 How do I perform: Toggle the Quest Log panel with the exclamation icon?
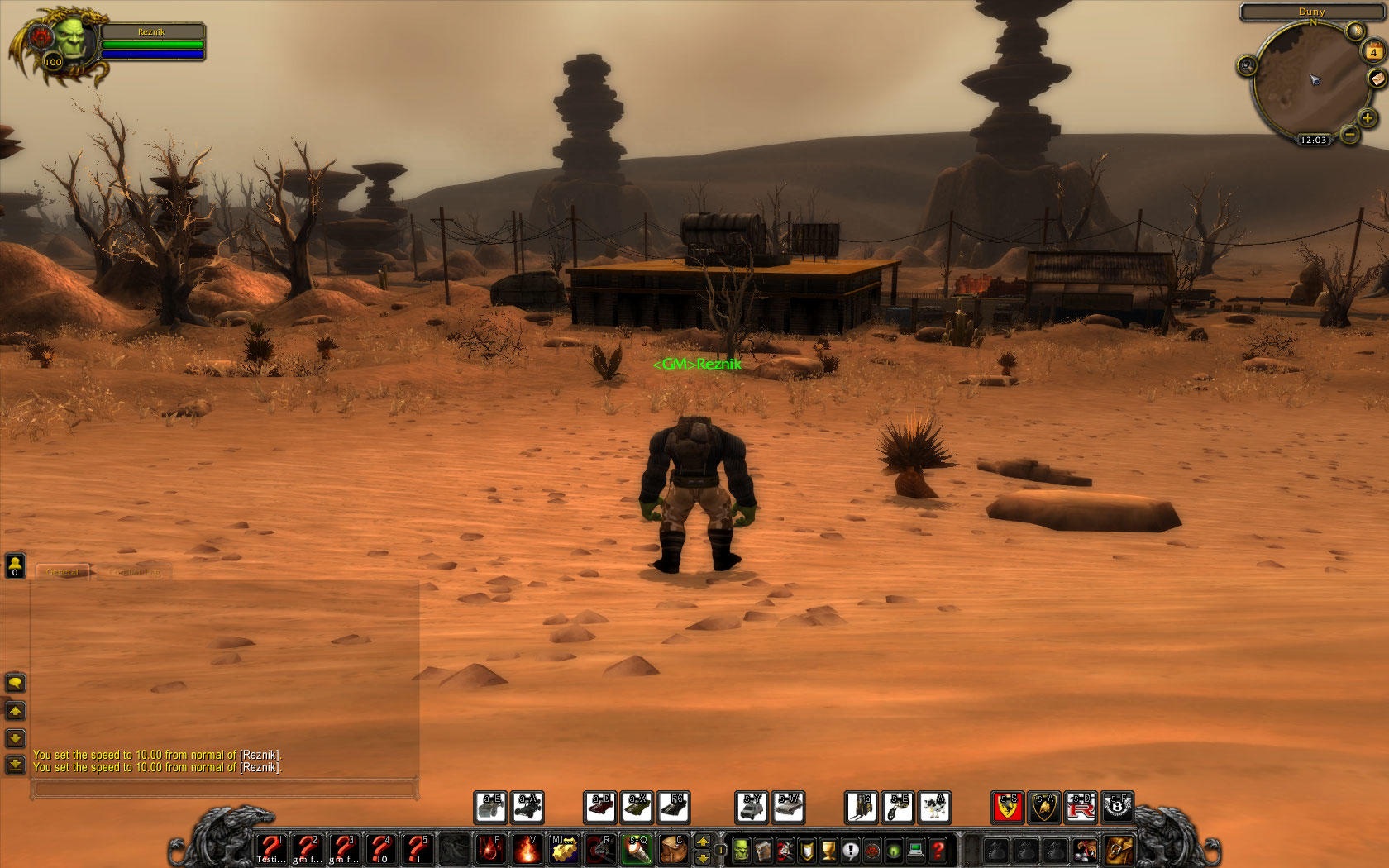848,848
